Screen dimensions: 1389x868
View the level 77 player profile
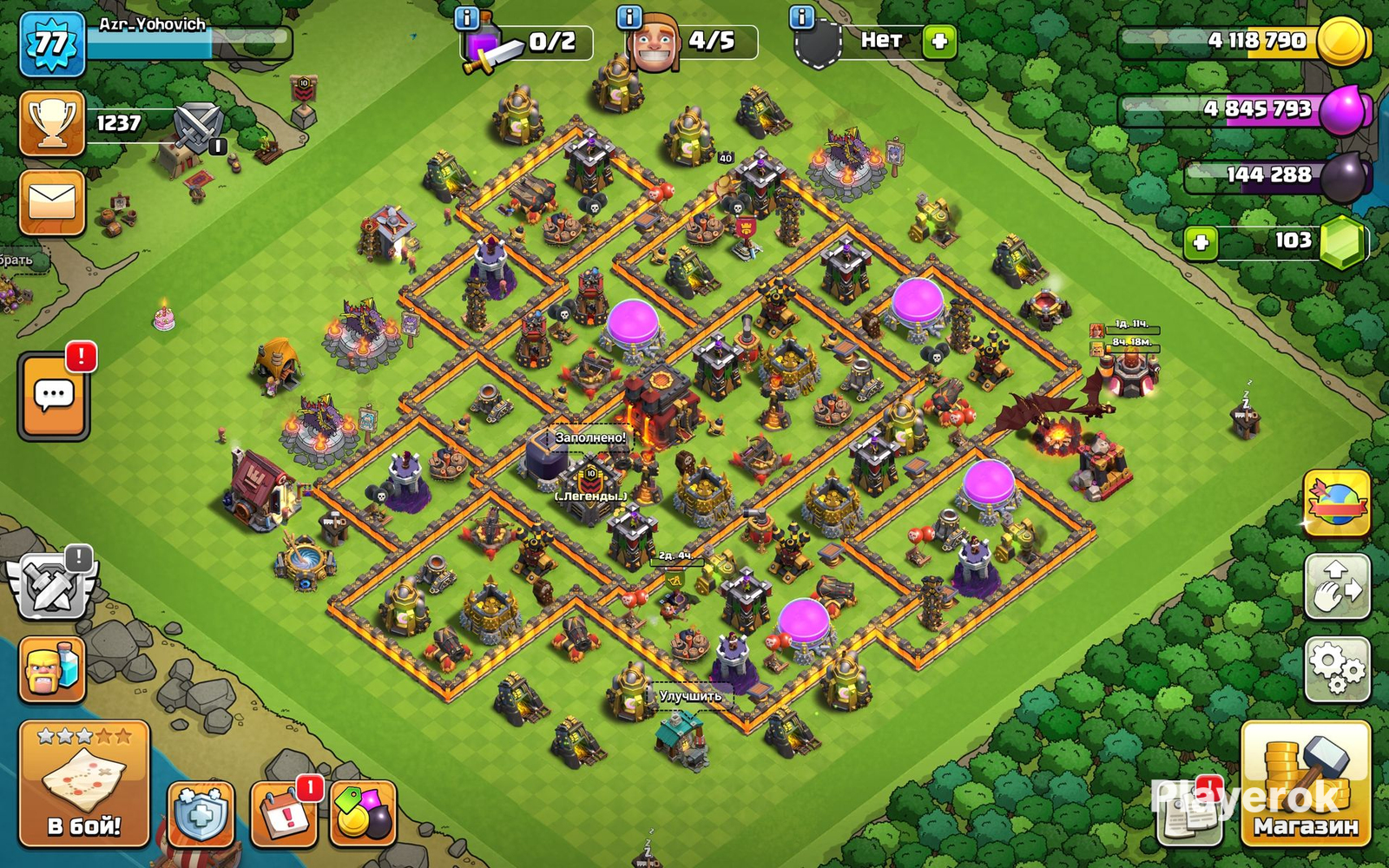(x=52, y=43)
